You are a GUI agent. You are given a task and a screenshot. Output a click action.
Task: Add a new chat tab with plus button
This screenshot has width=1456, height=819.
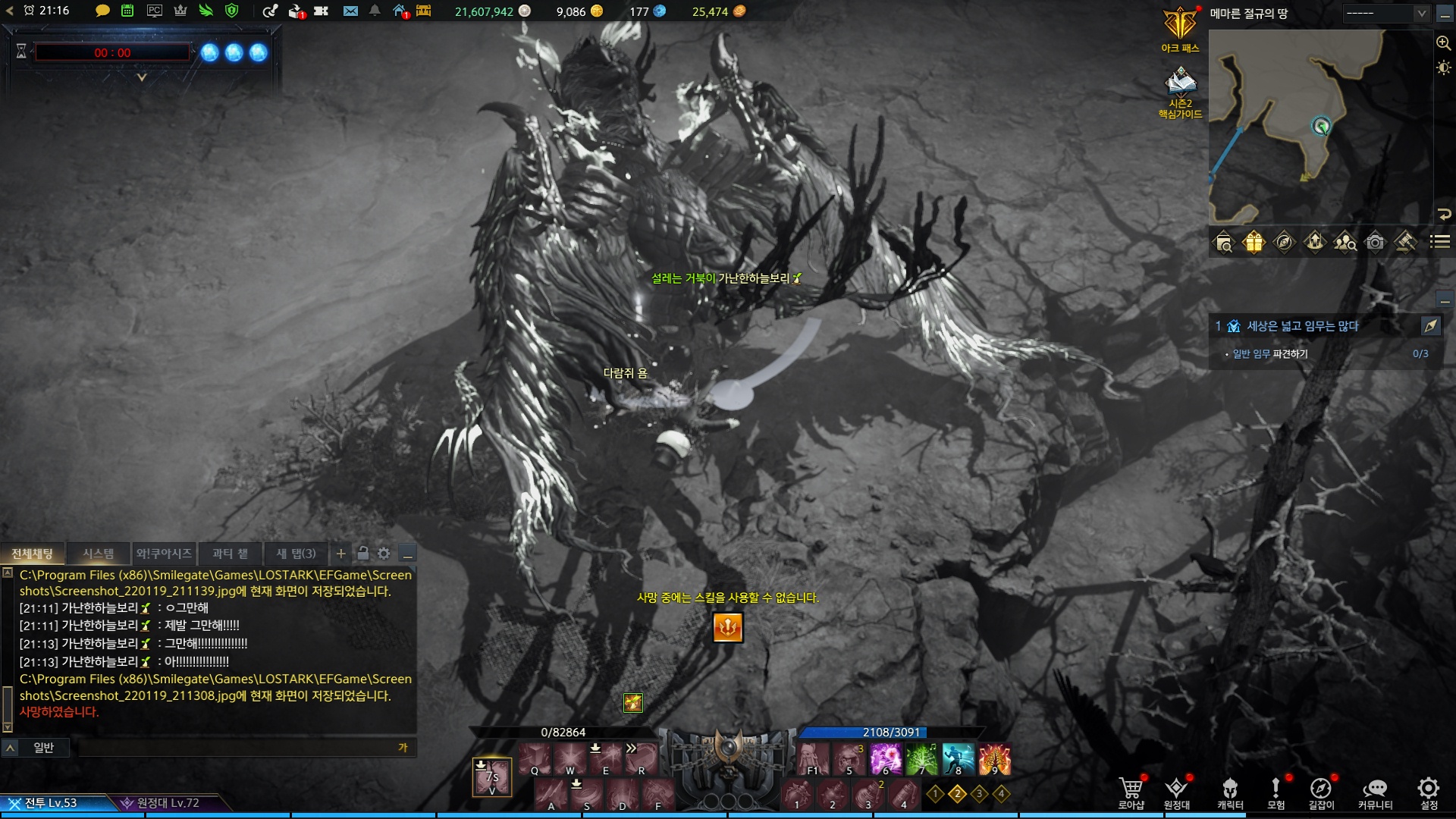click(341, 554)
